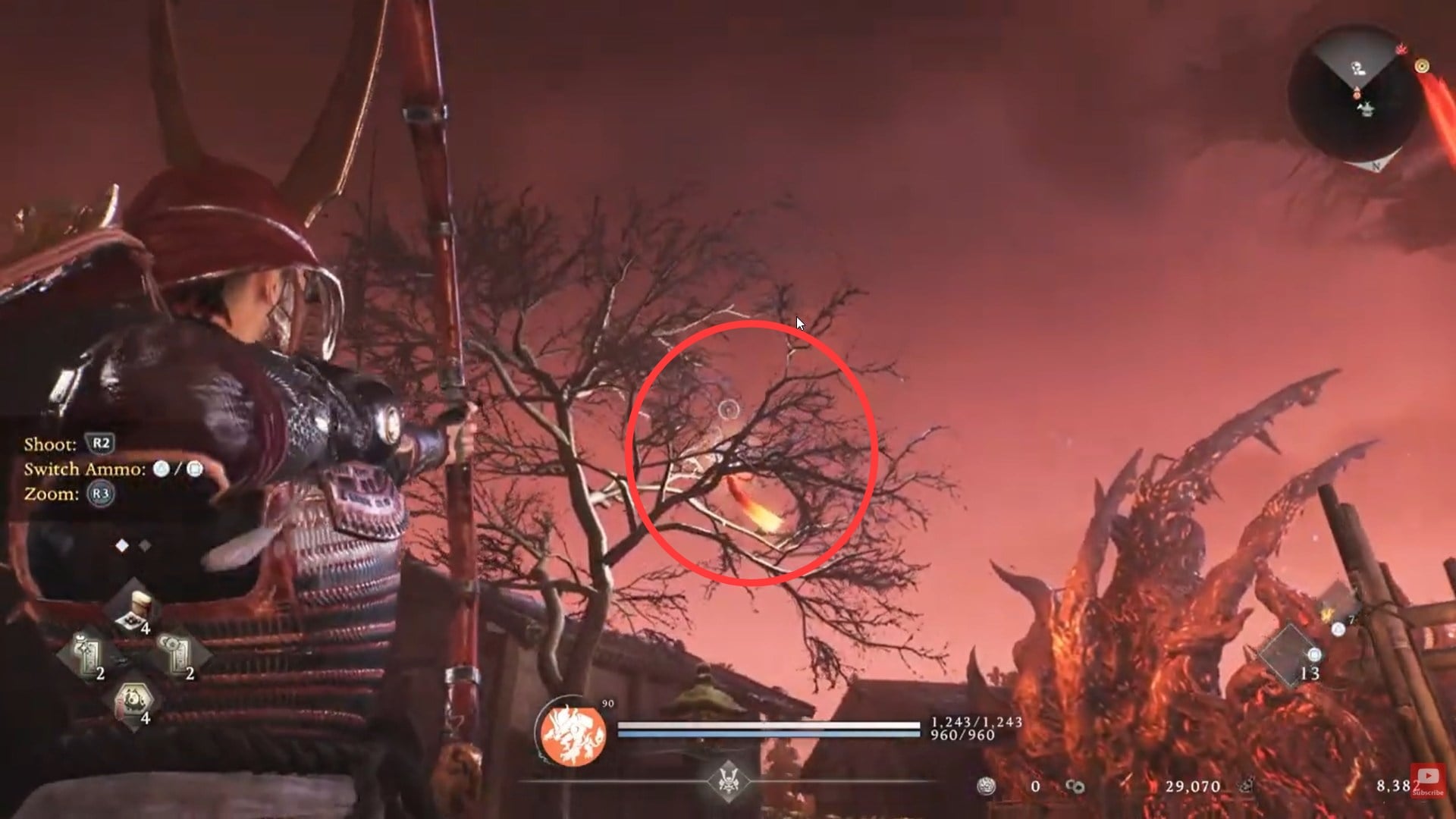Click the glory currency icon showing 0
The width and height of the screenshot is (1456, 819).
[x=986, y=786]
